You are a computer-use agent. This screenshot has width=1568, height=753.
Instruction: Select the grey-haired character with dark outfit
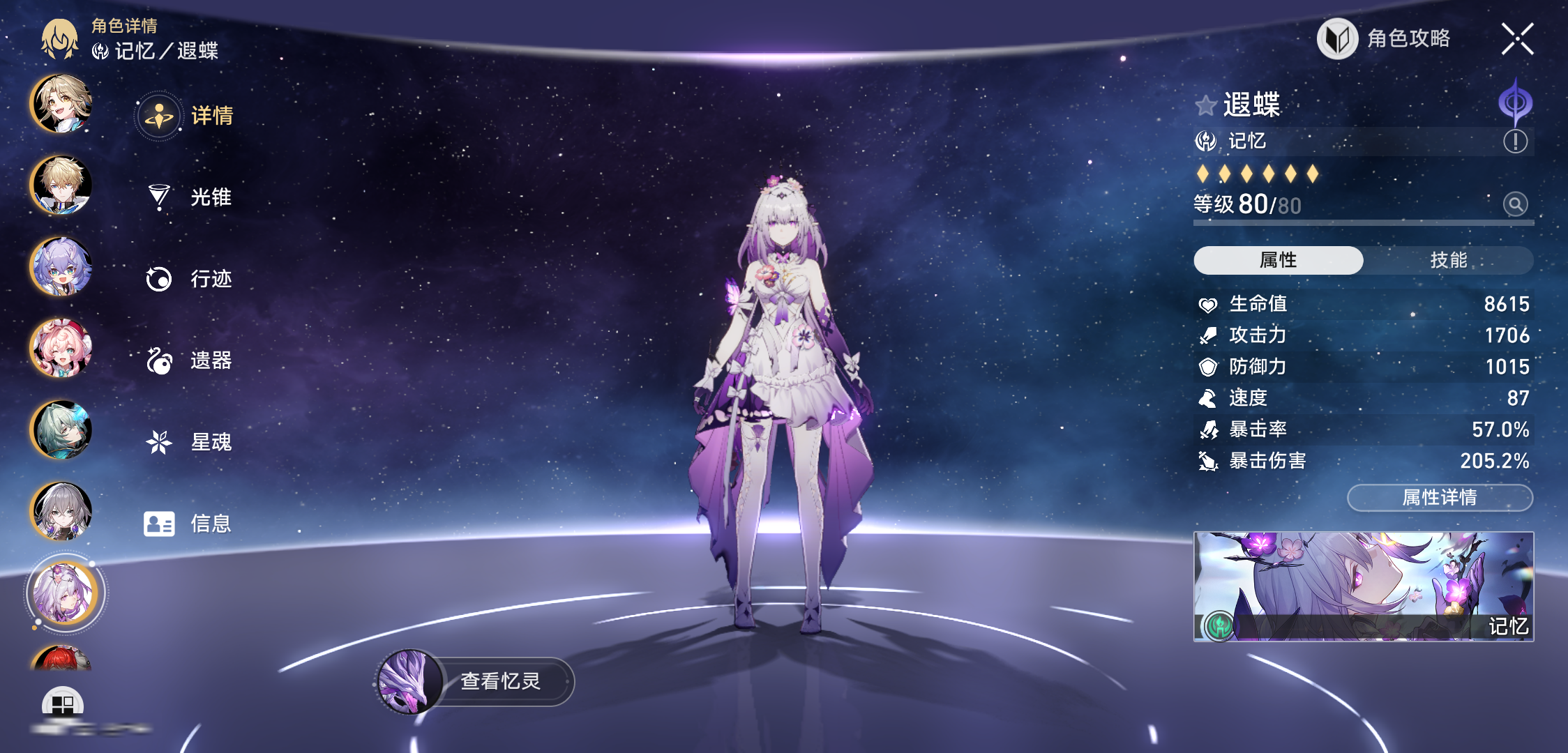click(x=61, y=511)
